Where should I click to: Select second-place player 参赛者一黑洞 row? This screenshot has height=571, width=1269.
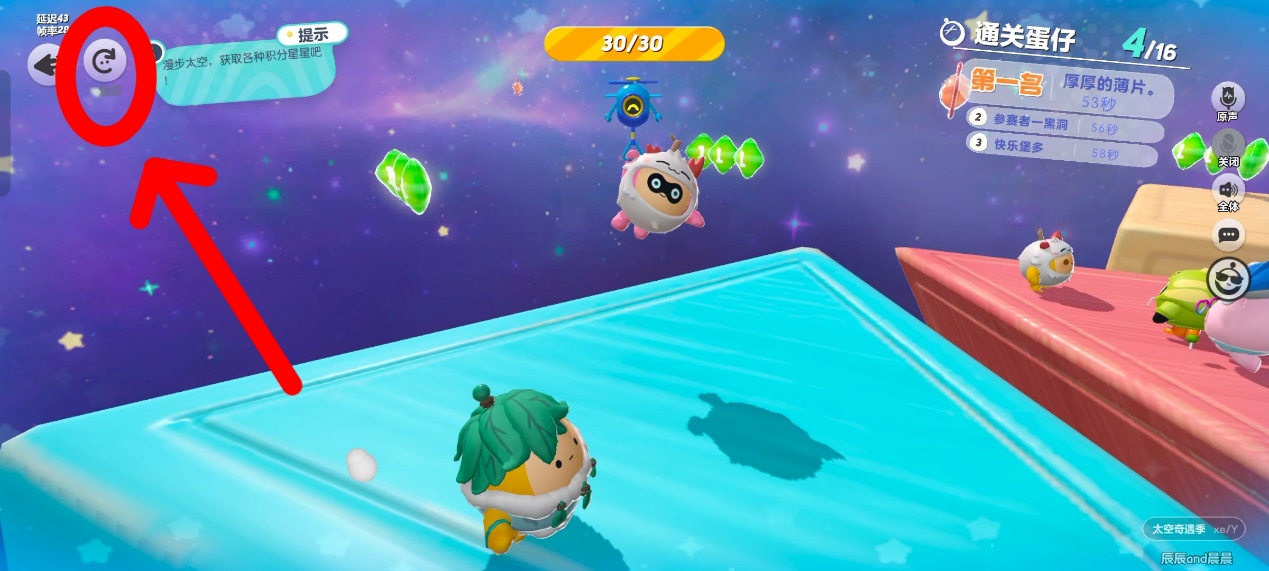pos(1065,130)
